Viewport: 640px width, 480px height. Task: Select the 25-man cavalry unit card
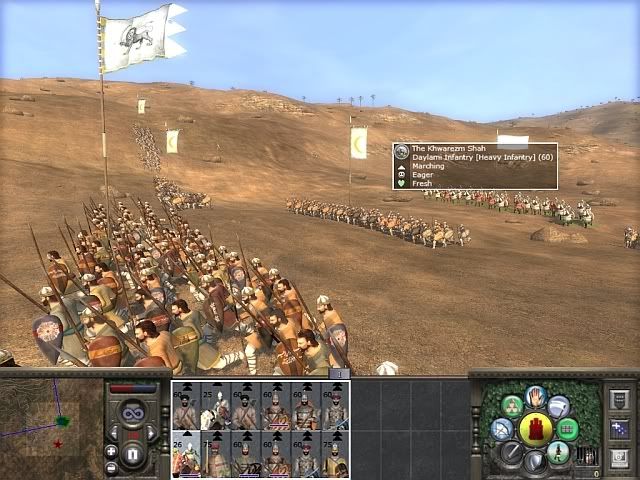215,406
